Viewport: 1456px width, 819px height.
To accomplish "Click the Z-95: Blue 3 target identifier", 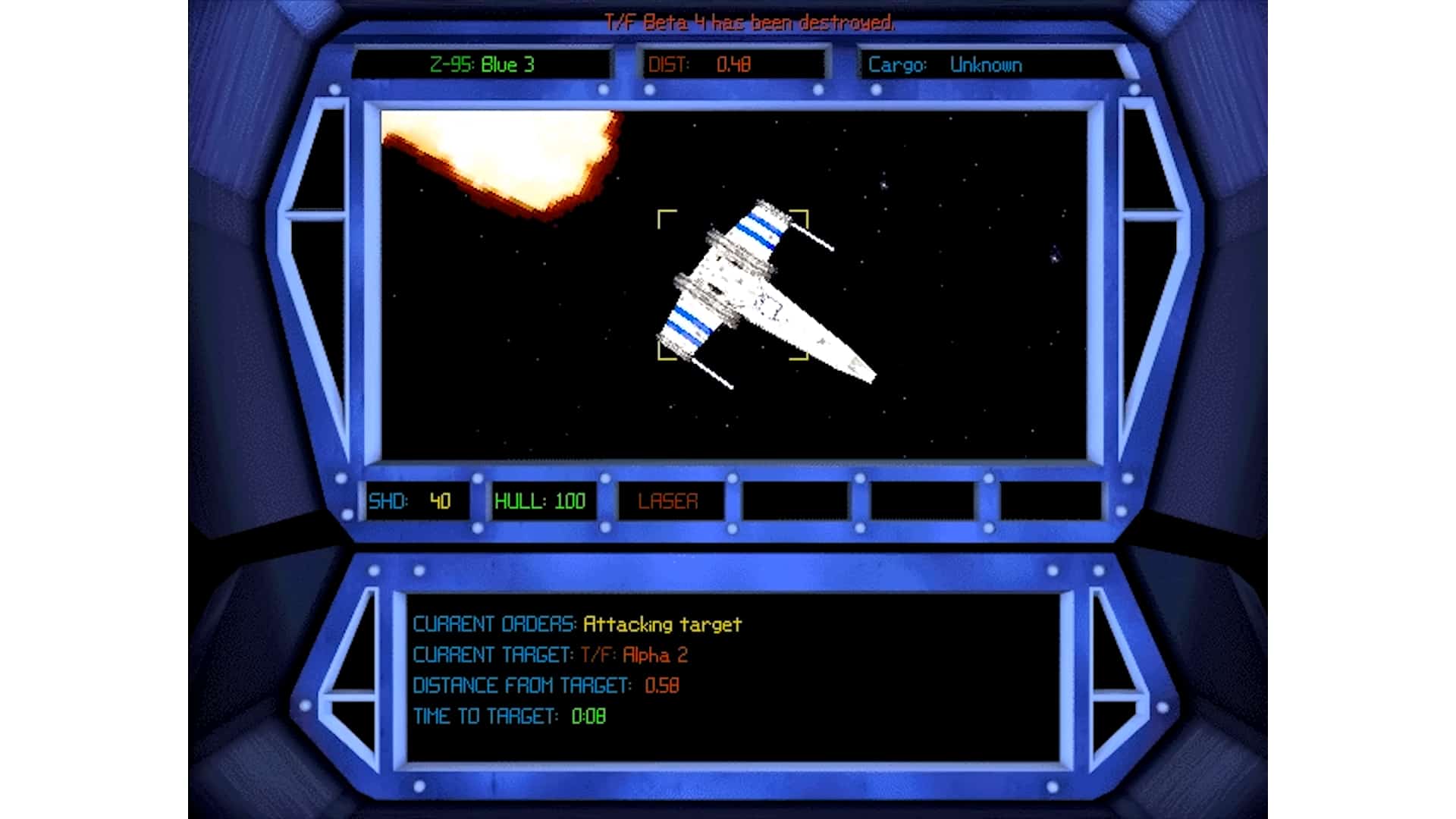I will [x=482, y=65].
